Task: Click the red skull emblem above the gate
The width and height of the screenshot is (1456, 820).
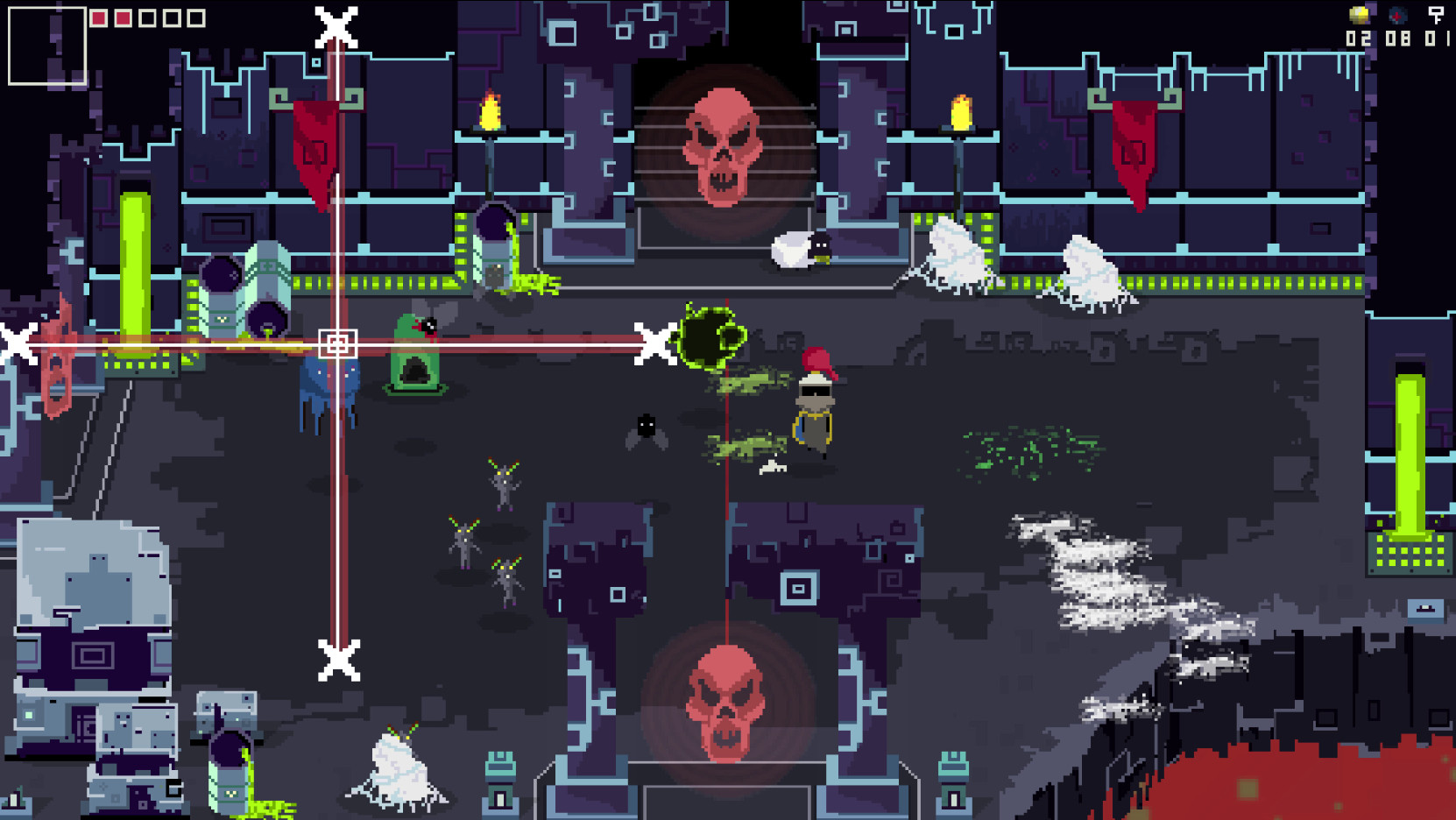Action: 724,145
